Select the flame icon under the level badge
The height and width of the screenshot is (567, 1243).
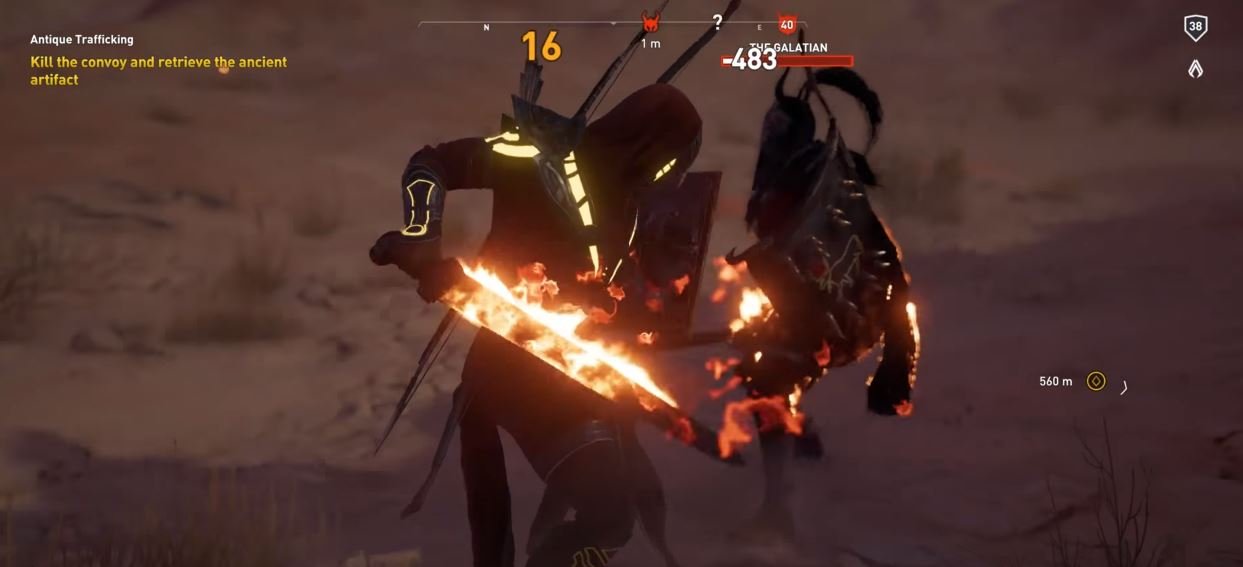pos(1195,69)
